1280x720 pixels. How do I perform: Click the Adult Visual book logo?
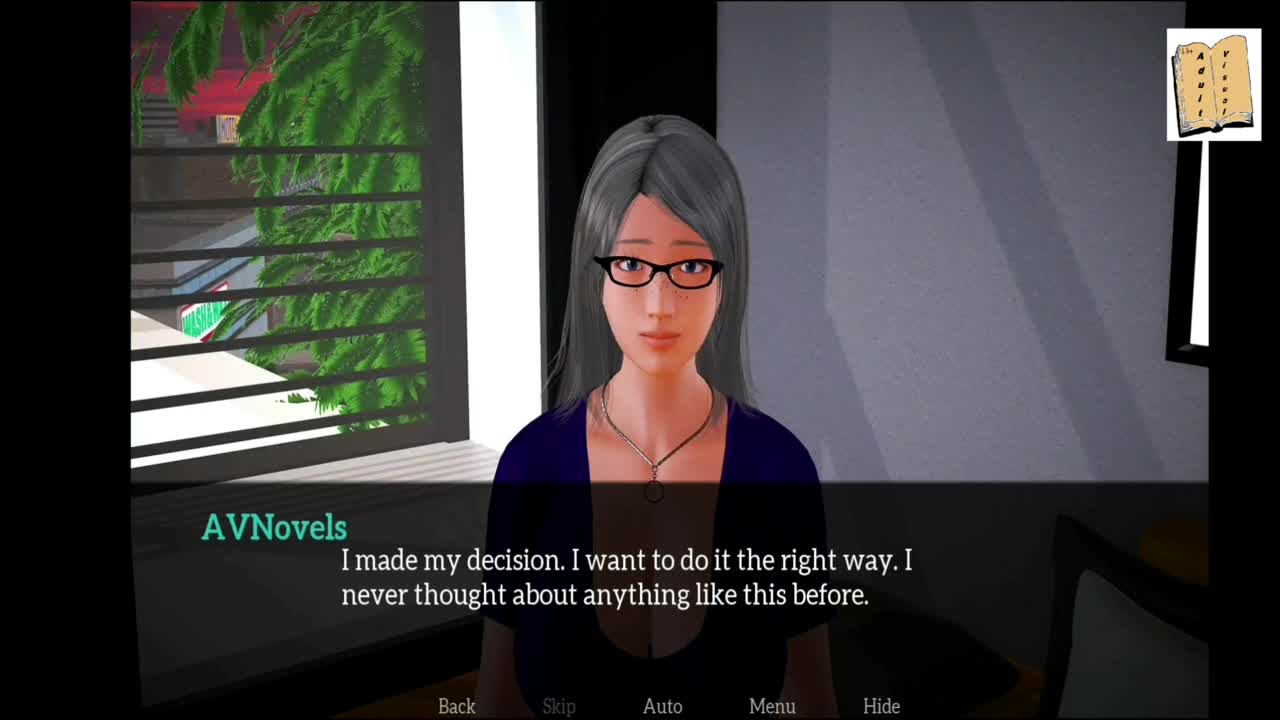click(1213, 85)
